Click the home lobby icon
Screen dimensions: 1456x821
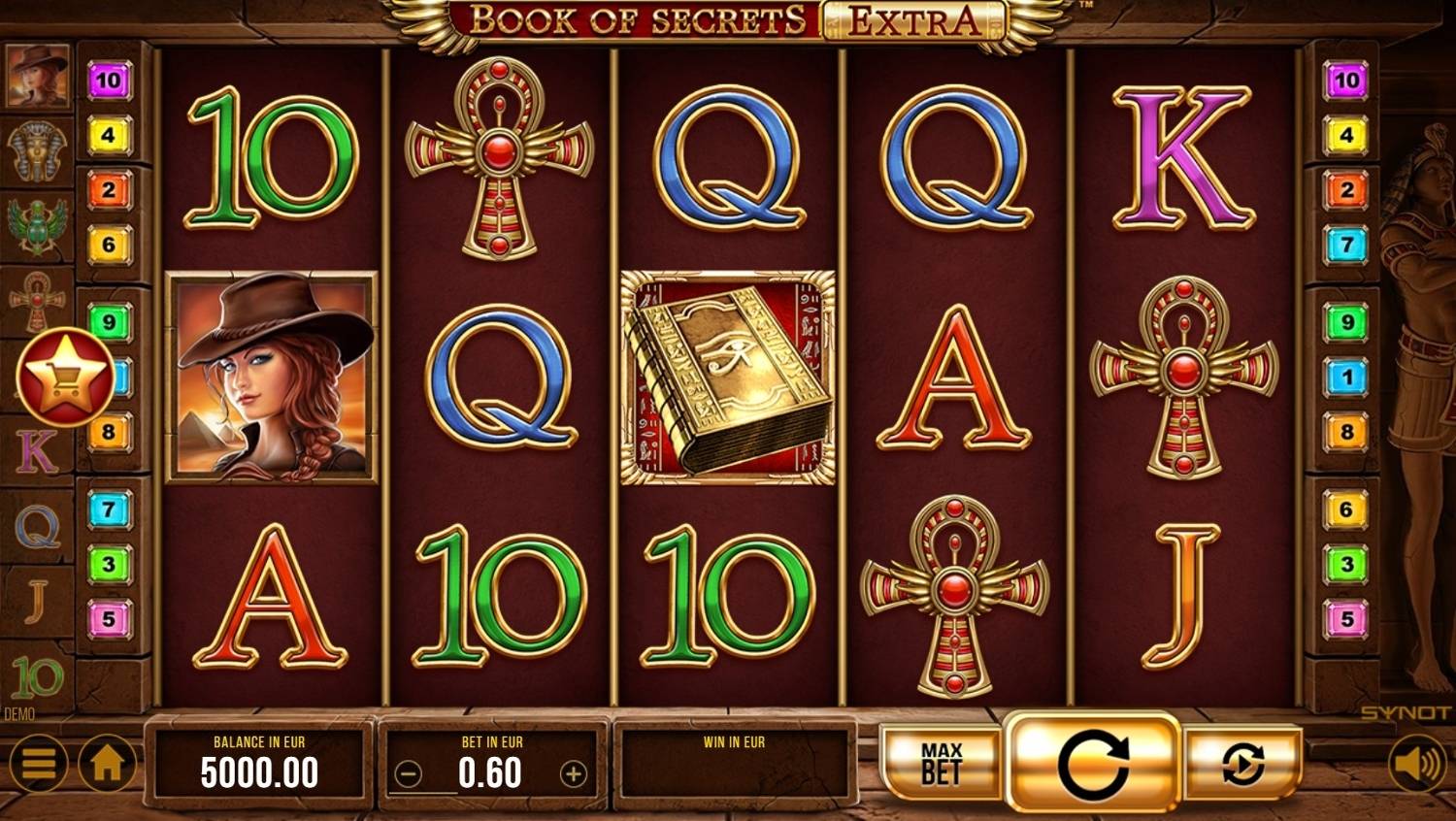(x=107, y=764)
